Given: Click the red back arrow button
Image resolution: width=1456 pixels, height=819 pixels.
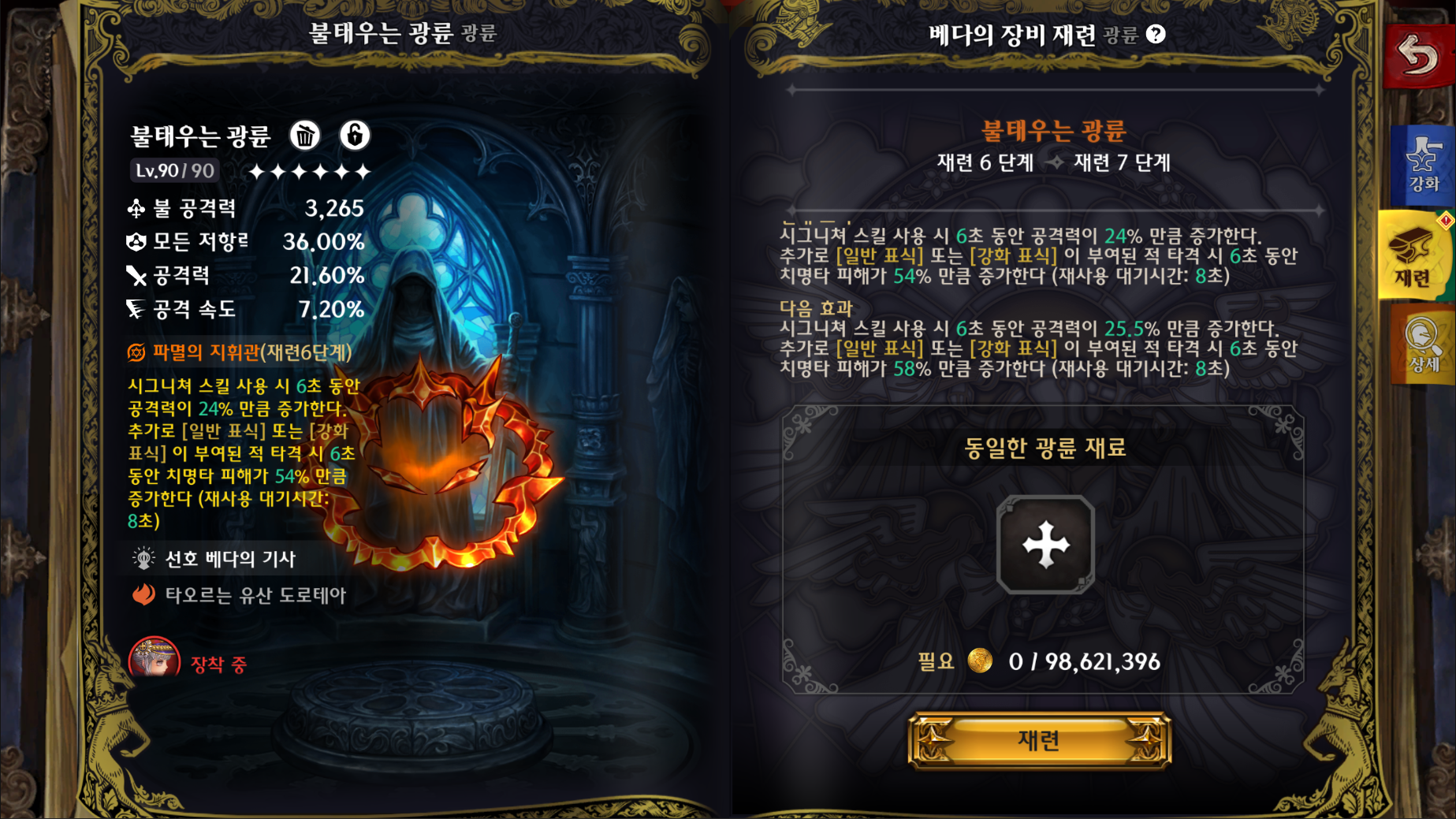Looking at the screenshot, I should click(x=1418, y=56).
